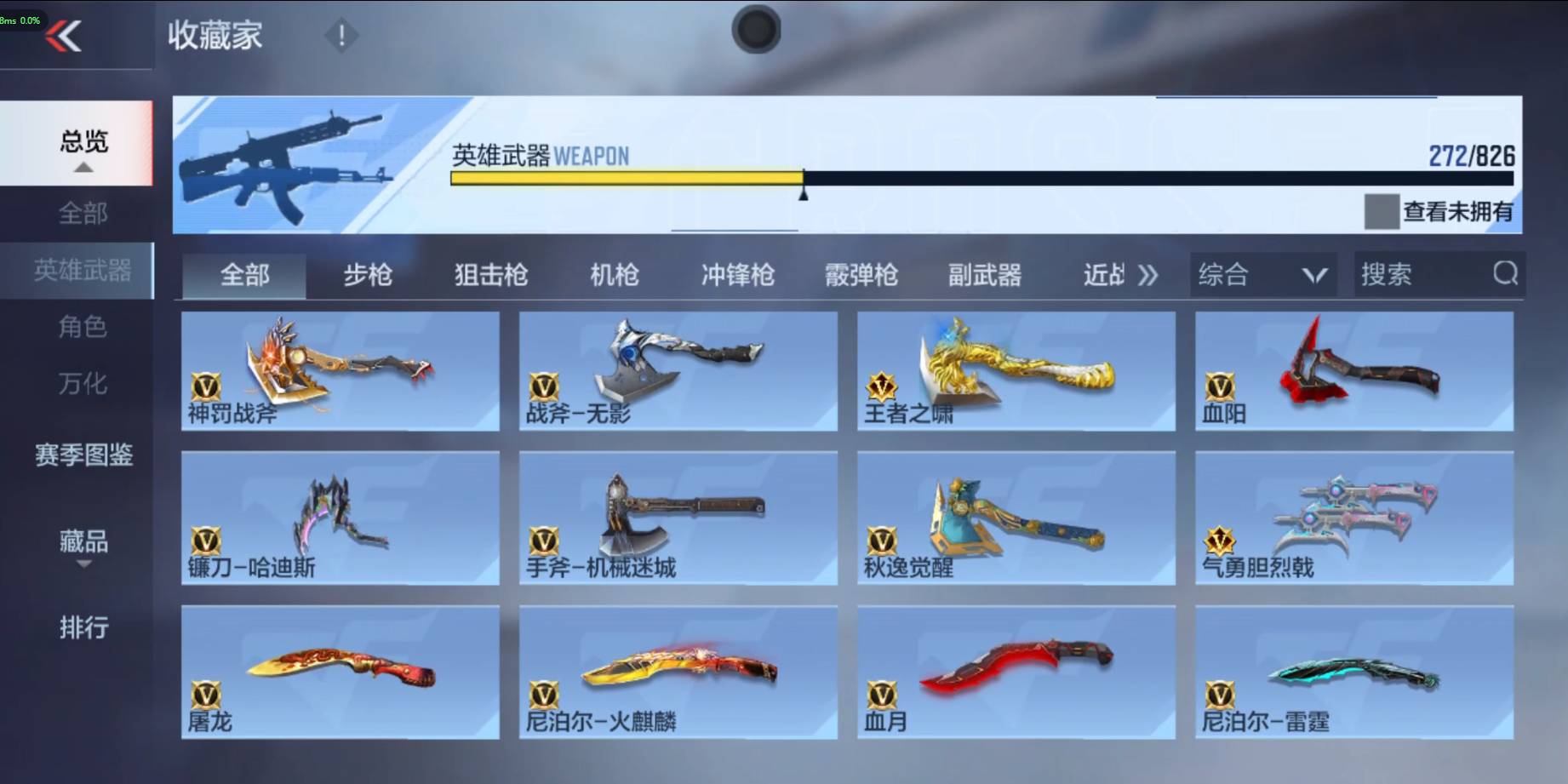Toggle the 藏品 section in sidebar
The height and width of the screenshot is (784, 1568).
83,542
